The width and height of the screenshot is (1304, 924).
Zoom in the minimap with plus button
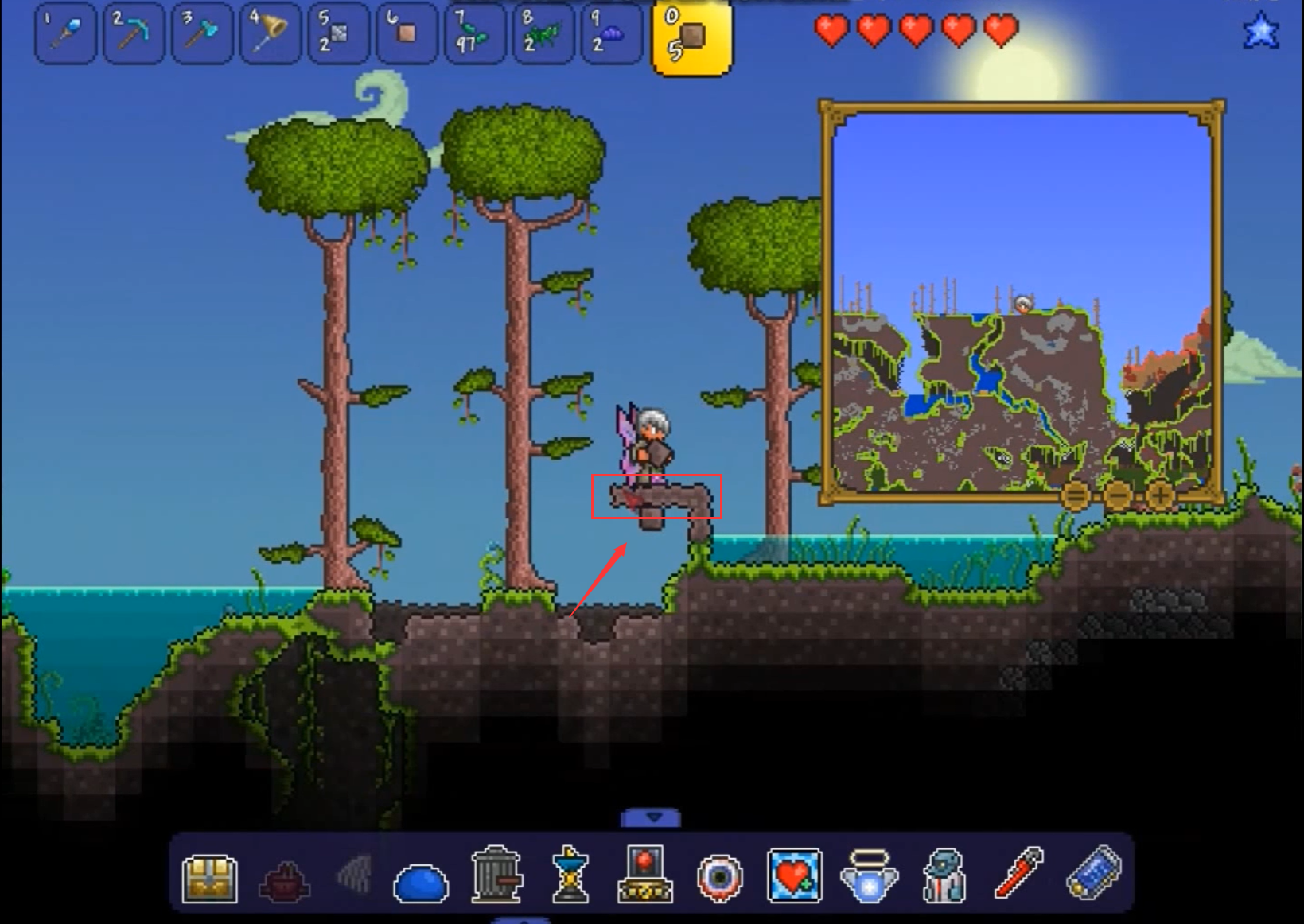click(1160, 496)
